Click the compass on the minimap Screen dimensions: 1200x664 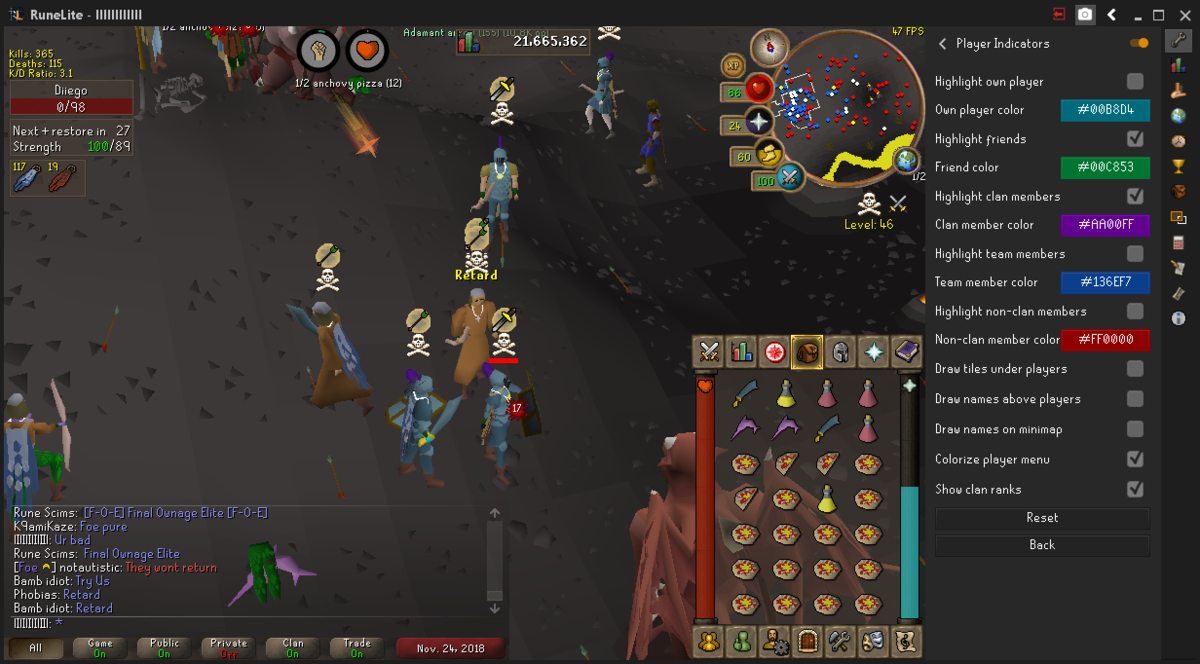click(769, 46)
